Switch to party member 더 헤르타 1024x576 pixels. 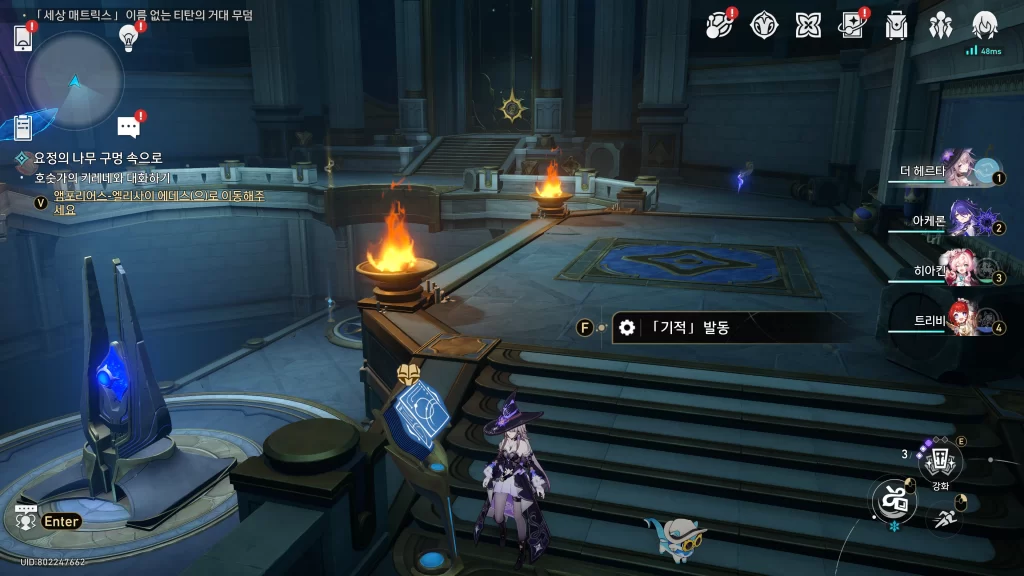point(960,169)
